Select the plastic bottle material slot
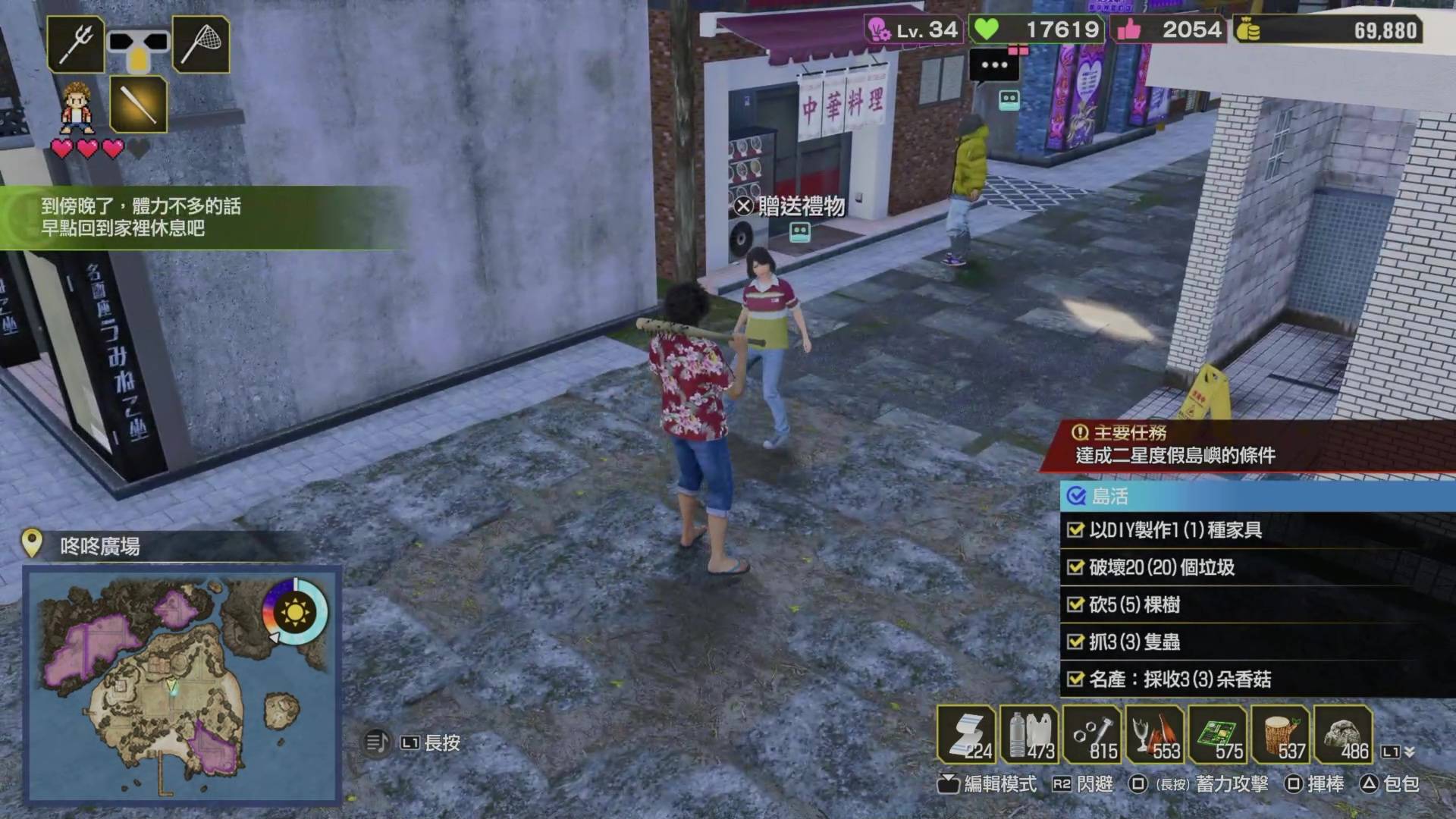The image size is (1456, 819). coord(1029,734)
